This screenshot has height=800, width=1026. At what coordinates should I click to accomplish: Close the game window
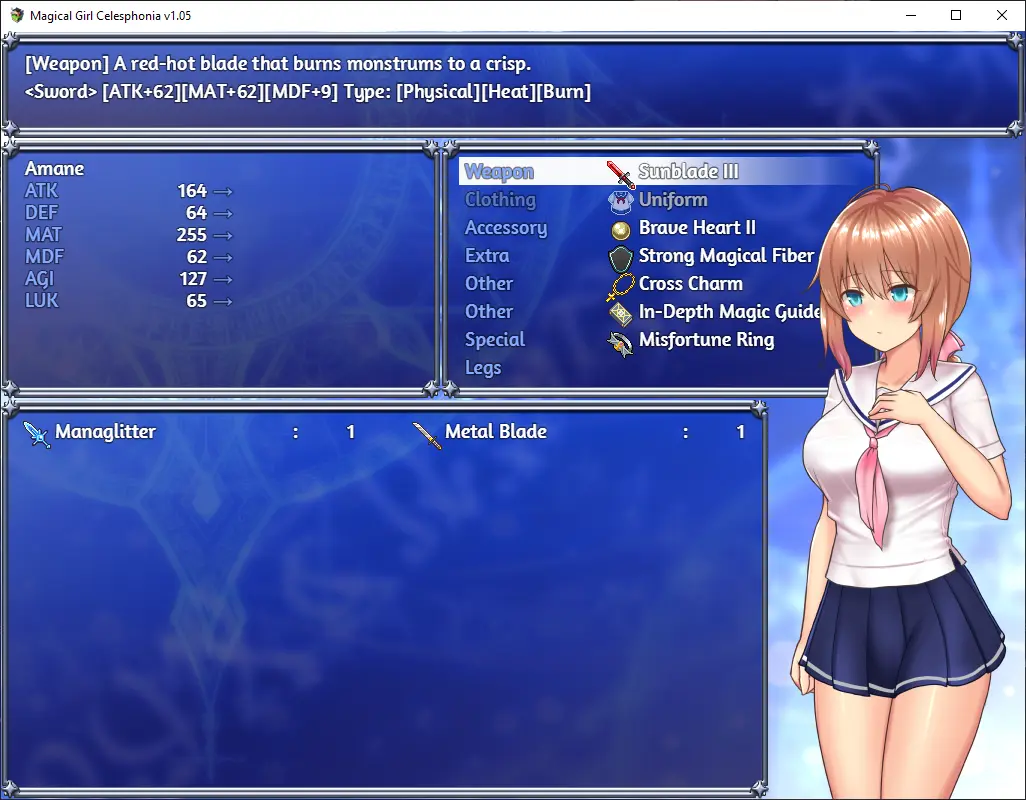pyautogui.click(x=1002, y=15)
